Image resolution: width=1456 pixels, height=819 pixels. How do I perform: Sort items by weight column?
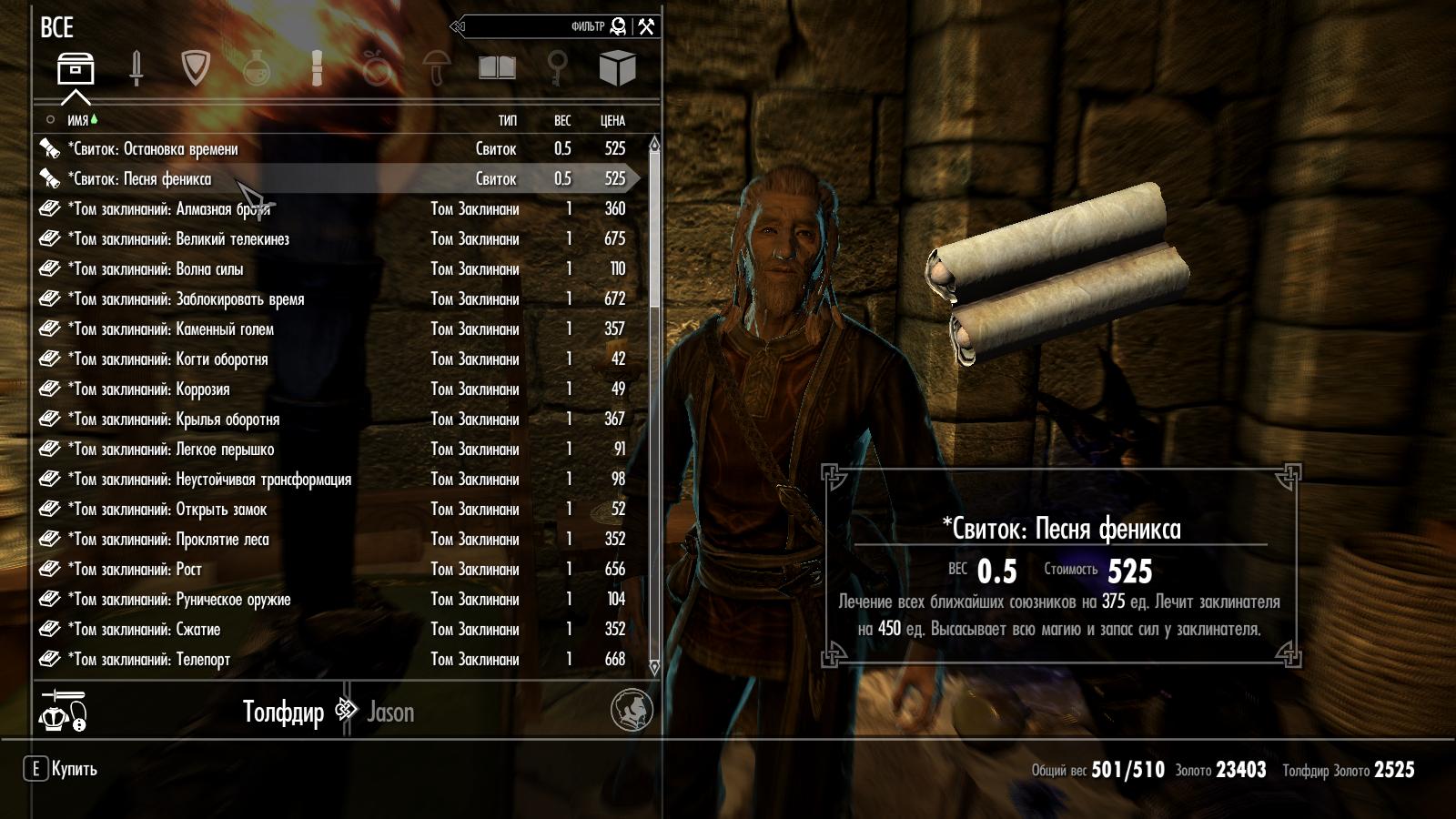pos(562,120)
